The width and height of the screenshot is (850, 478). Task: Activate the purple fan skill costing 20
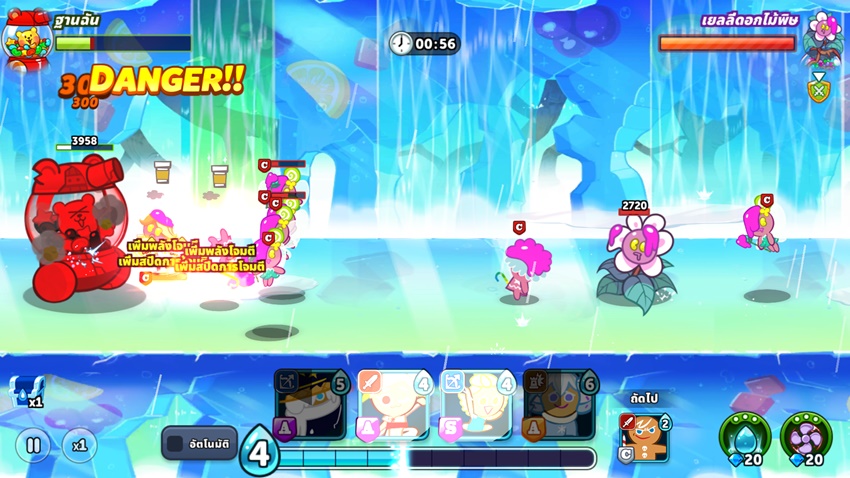805,435
